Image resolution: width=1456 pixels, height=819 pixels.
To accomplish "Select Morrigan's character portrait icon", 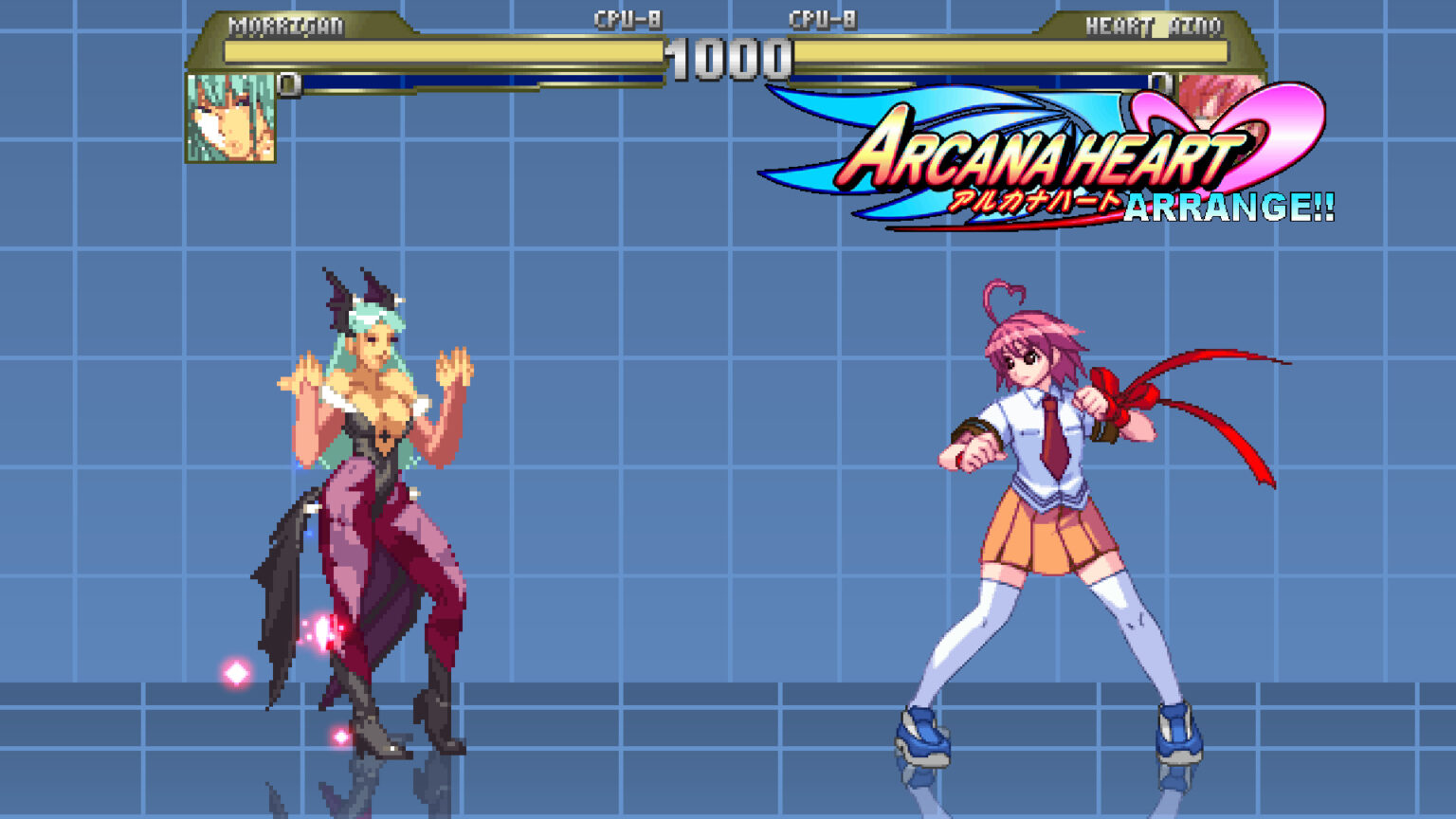I will coord(227,118).
